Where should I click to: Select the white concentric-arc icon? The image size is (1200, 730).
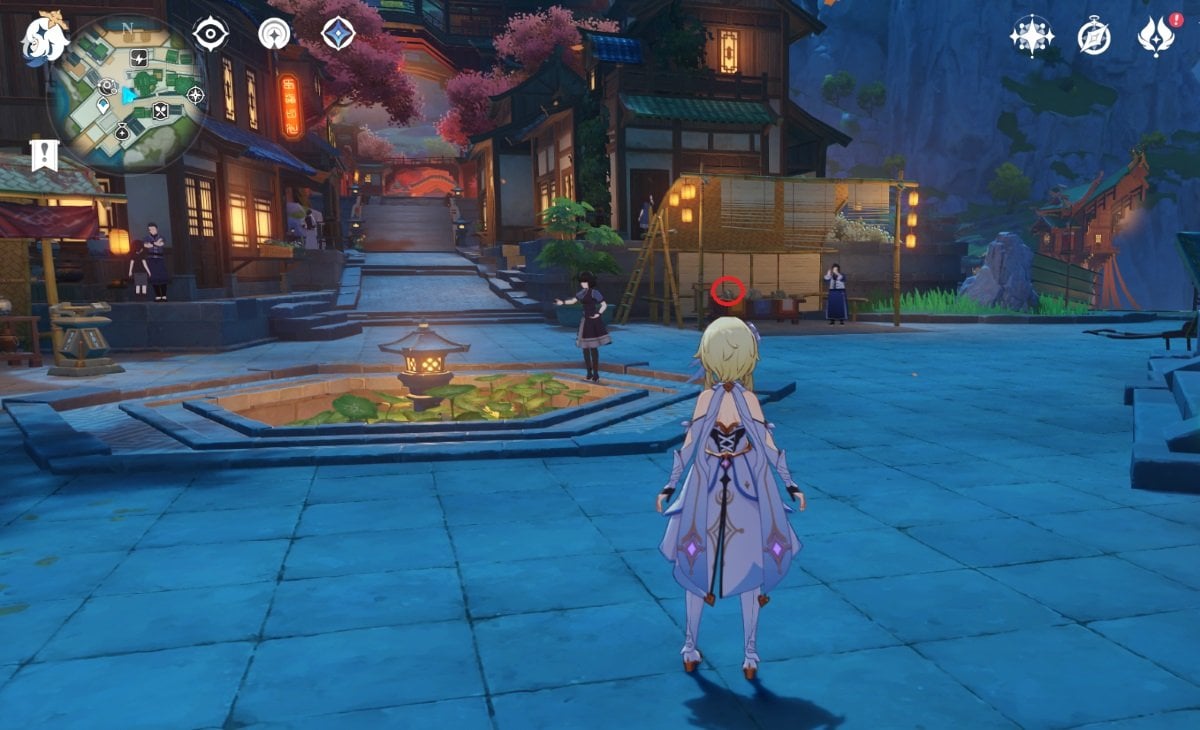click(274, 34)
